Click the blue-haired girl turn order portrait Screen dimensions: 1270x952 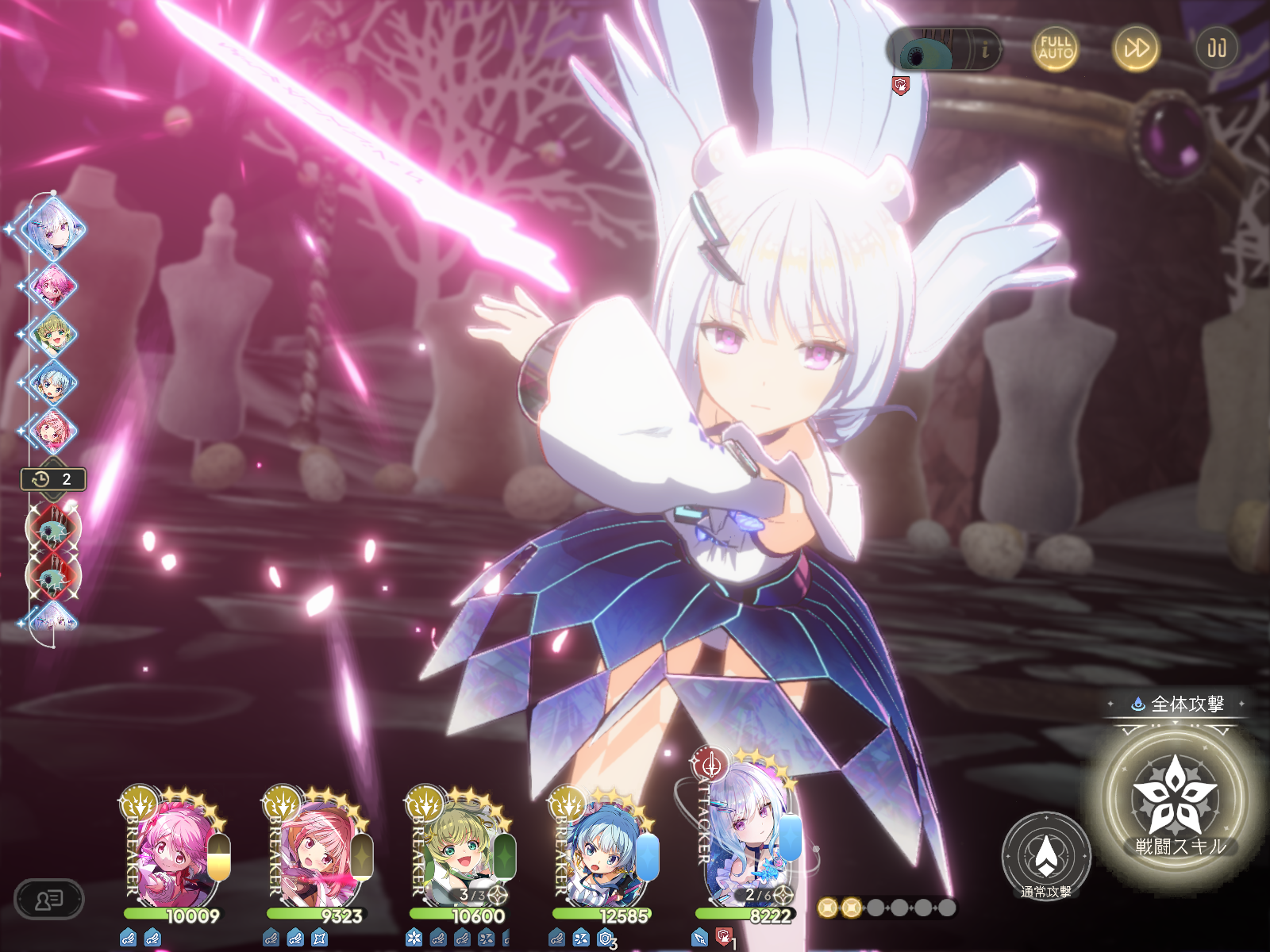pyautogui.click(x=52, y=382)
